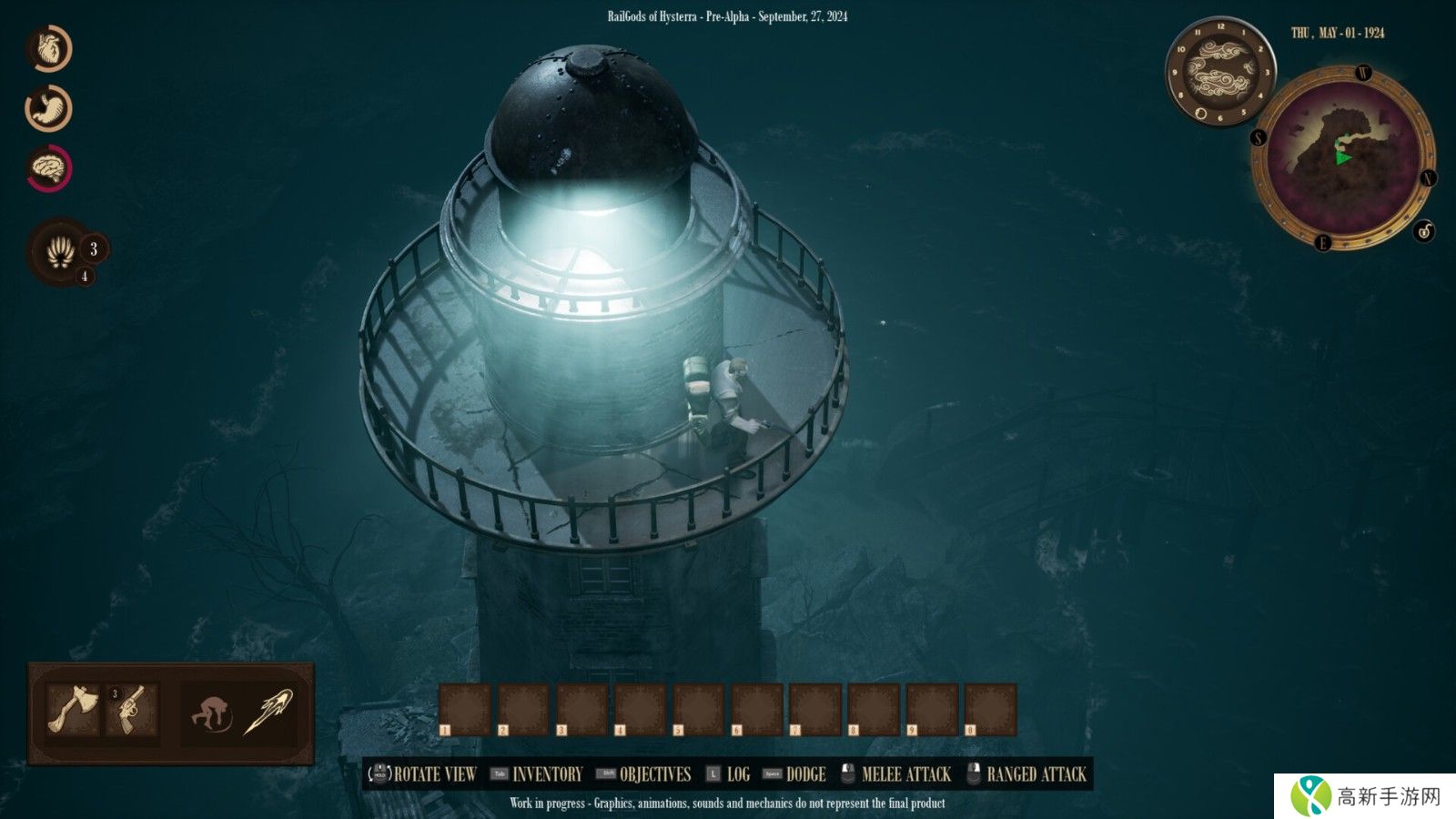
Task: Click the cloud-faced clock dial
Action: tap(1219, 72)
